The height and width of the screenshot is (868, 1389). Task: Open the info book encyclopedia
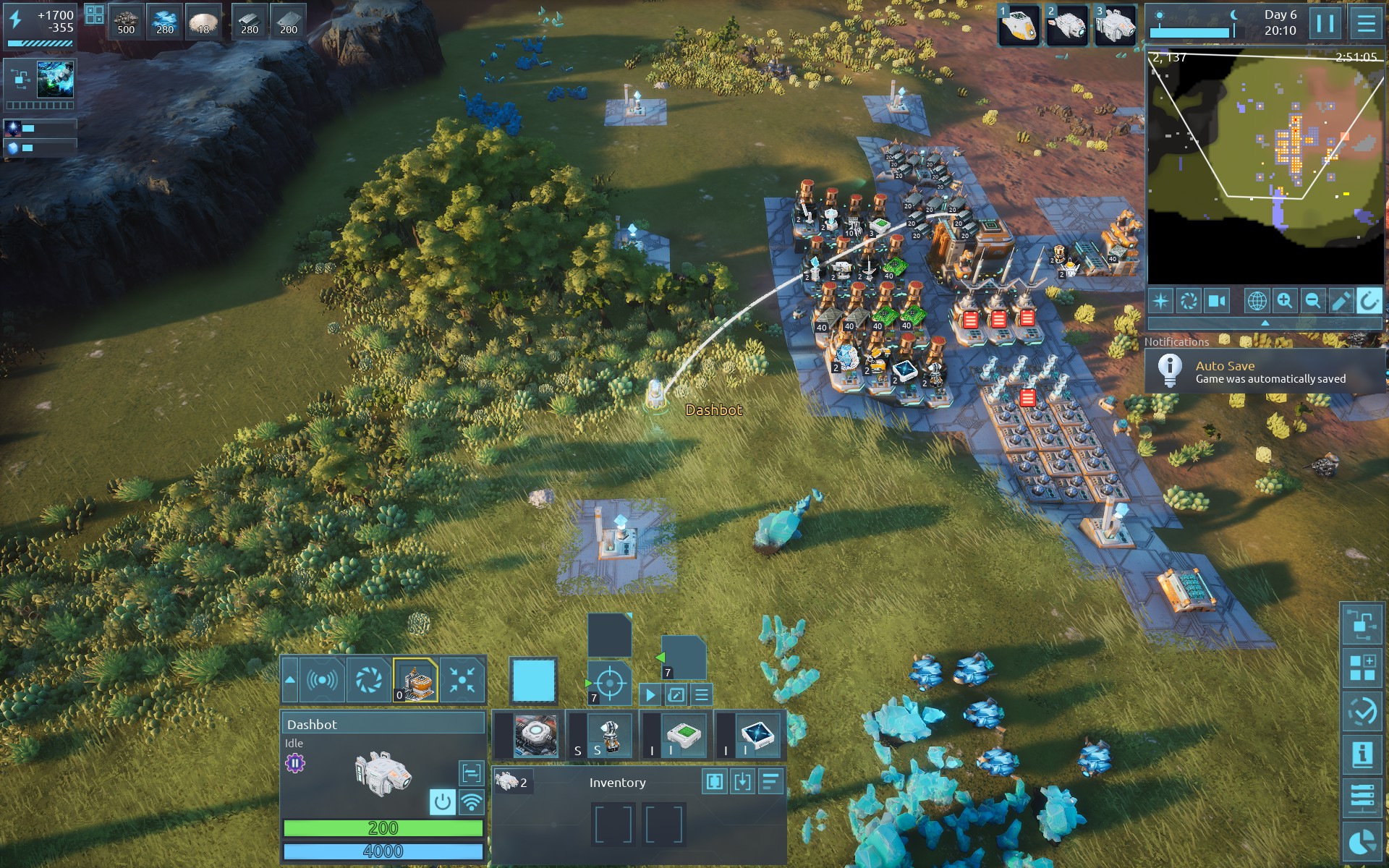point(1363,754)
